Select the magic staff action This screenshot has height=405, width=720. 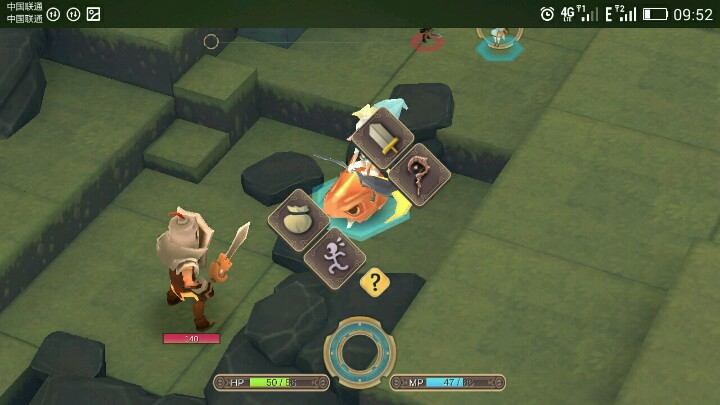(419, 174)
